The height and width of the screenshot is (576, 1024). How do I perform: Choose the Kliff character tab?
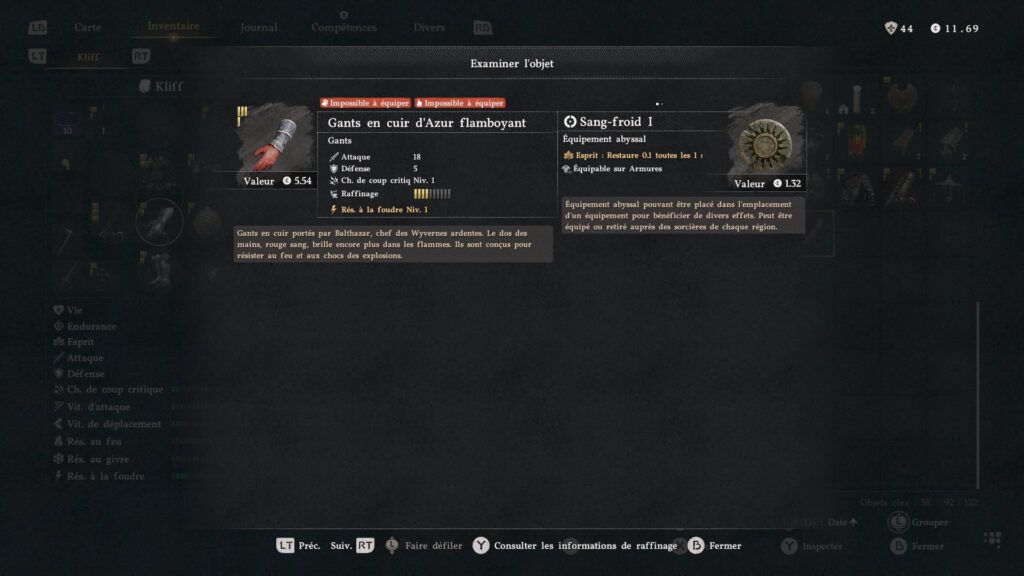[89, 57]
